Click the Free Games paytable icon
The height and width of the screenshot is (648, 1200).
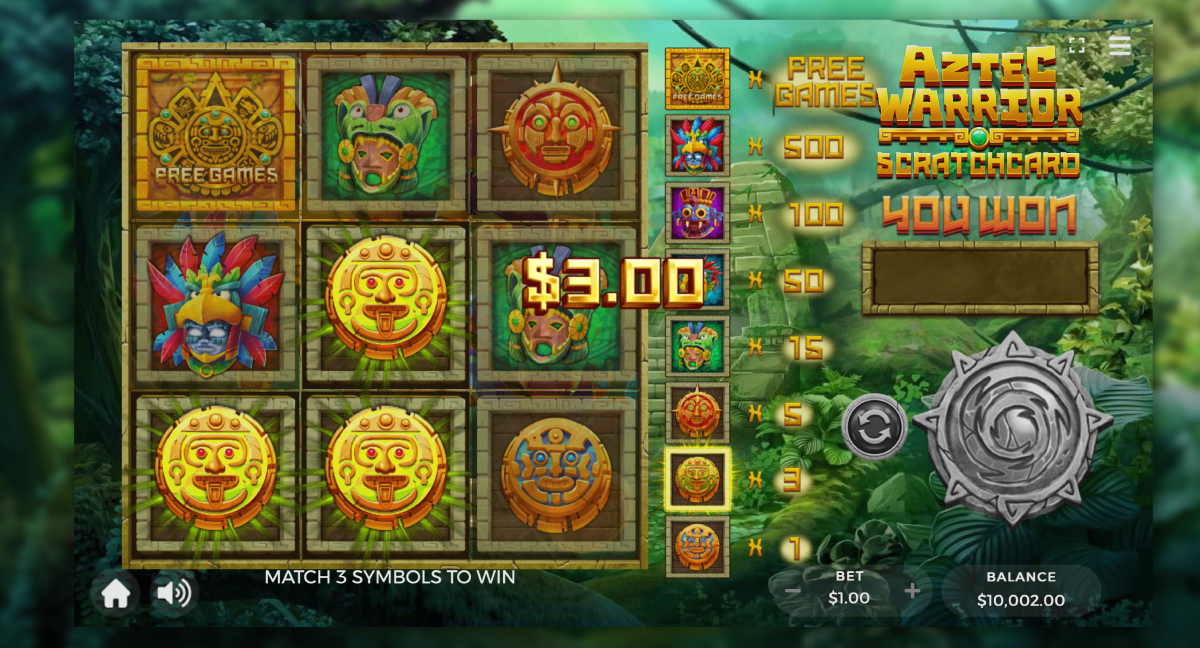click(x=697, y=78)
